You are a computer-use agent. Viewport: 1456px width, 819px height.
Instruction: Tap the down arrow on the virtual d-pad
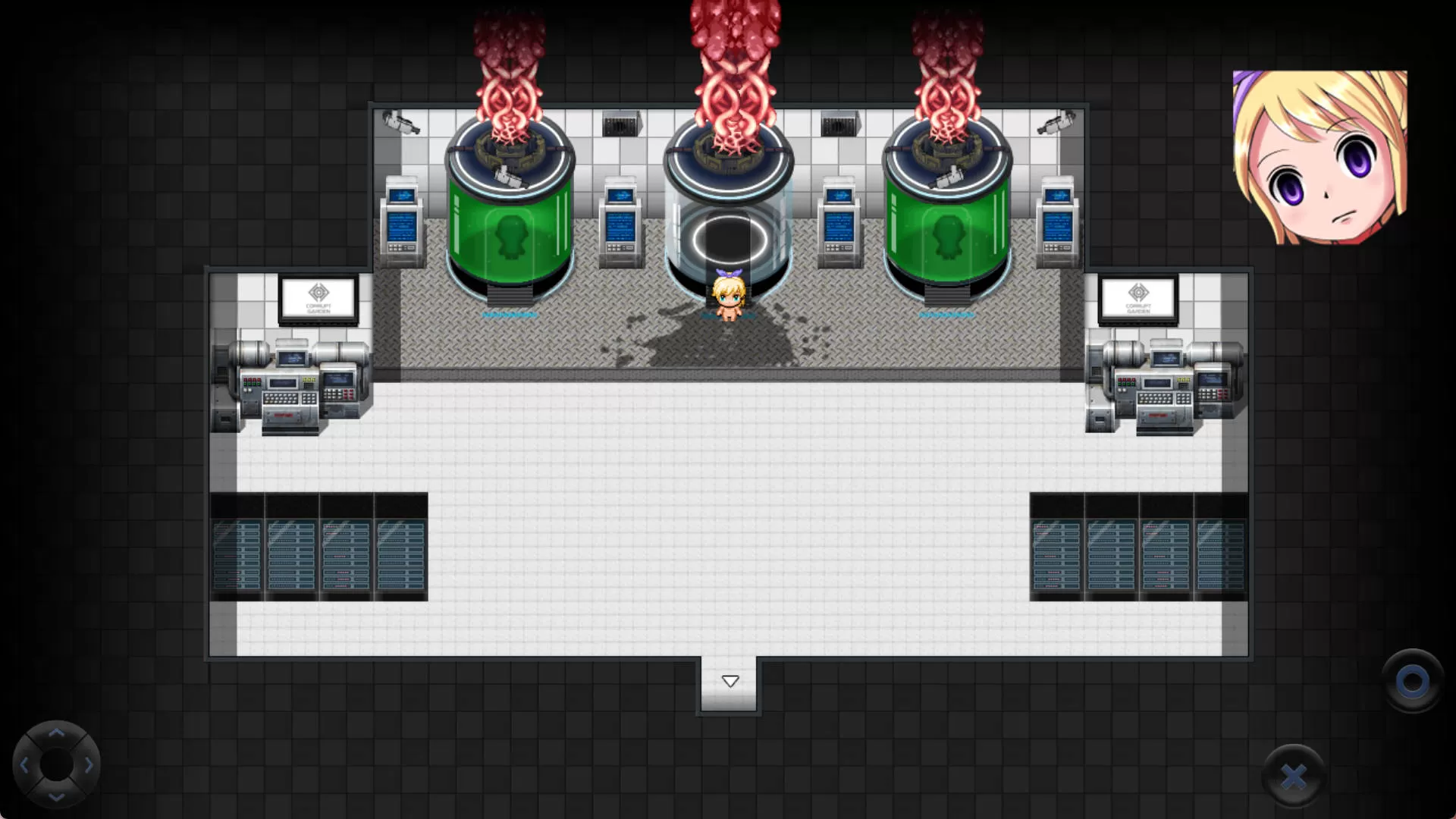tap(56, 796)
